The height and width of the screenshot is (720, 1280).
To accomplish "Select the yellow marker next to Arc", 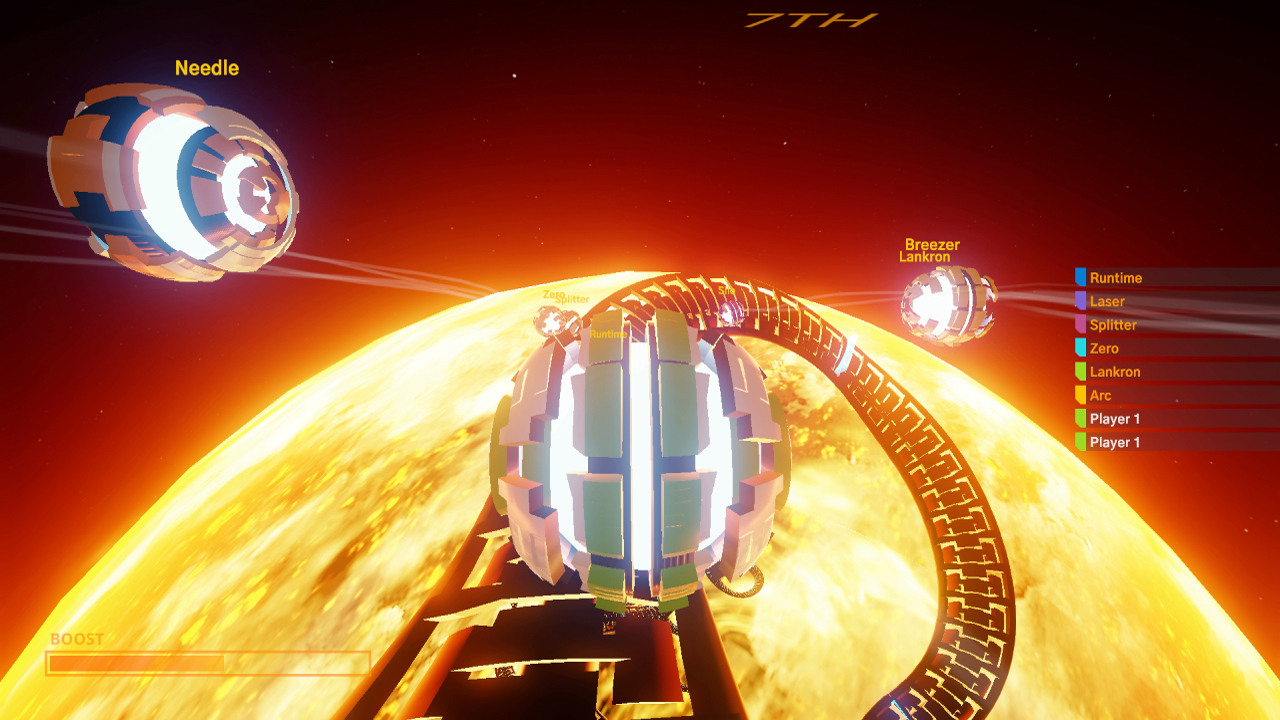I will pos(1081,395).
